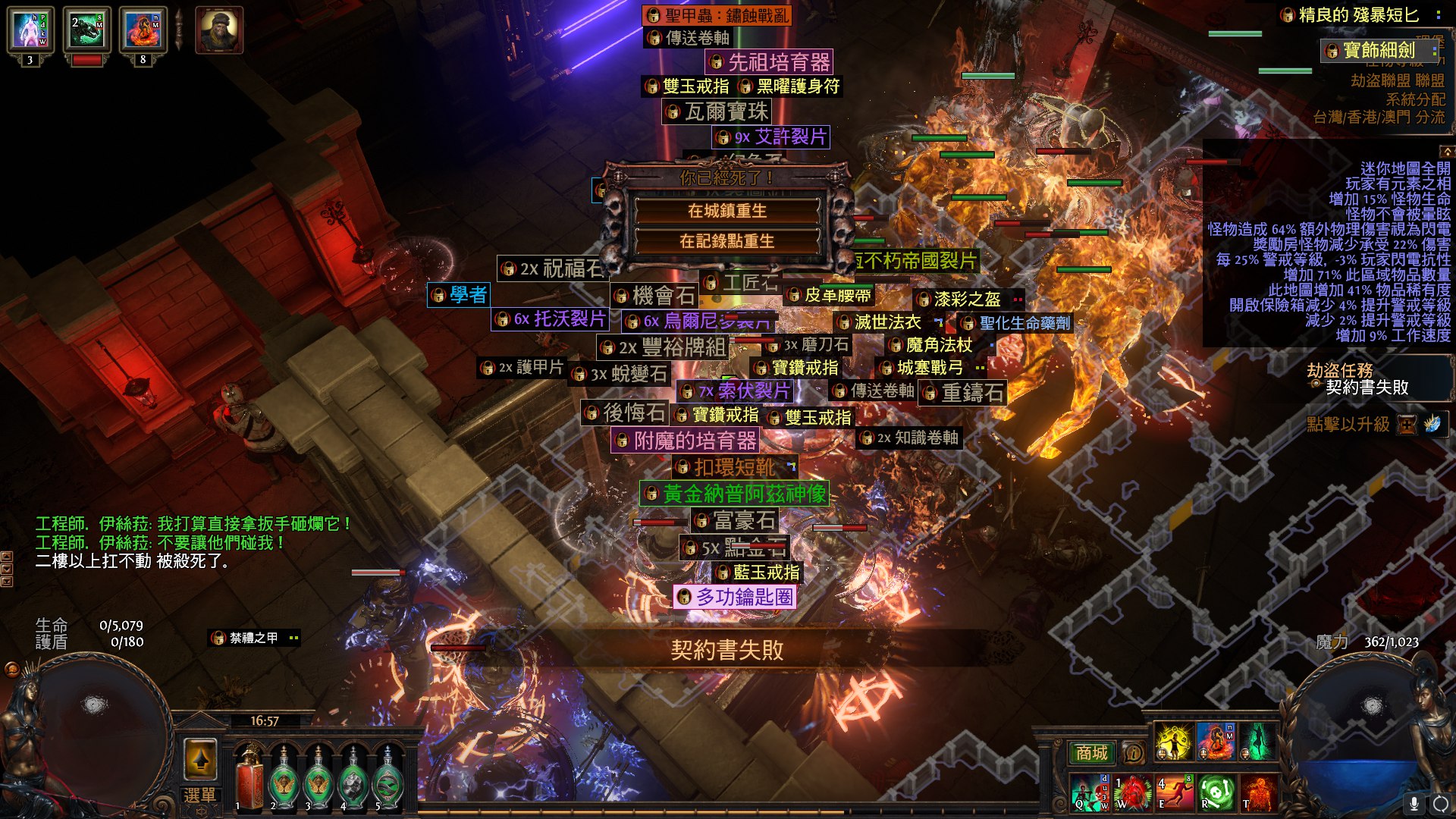1456x819 pixels.
Task: Open the info speech-bubble button beside 商城
Action: point(1133,753)
